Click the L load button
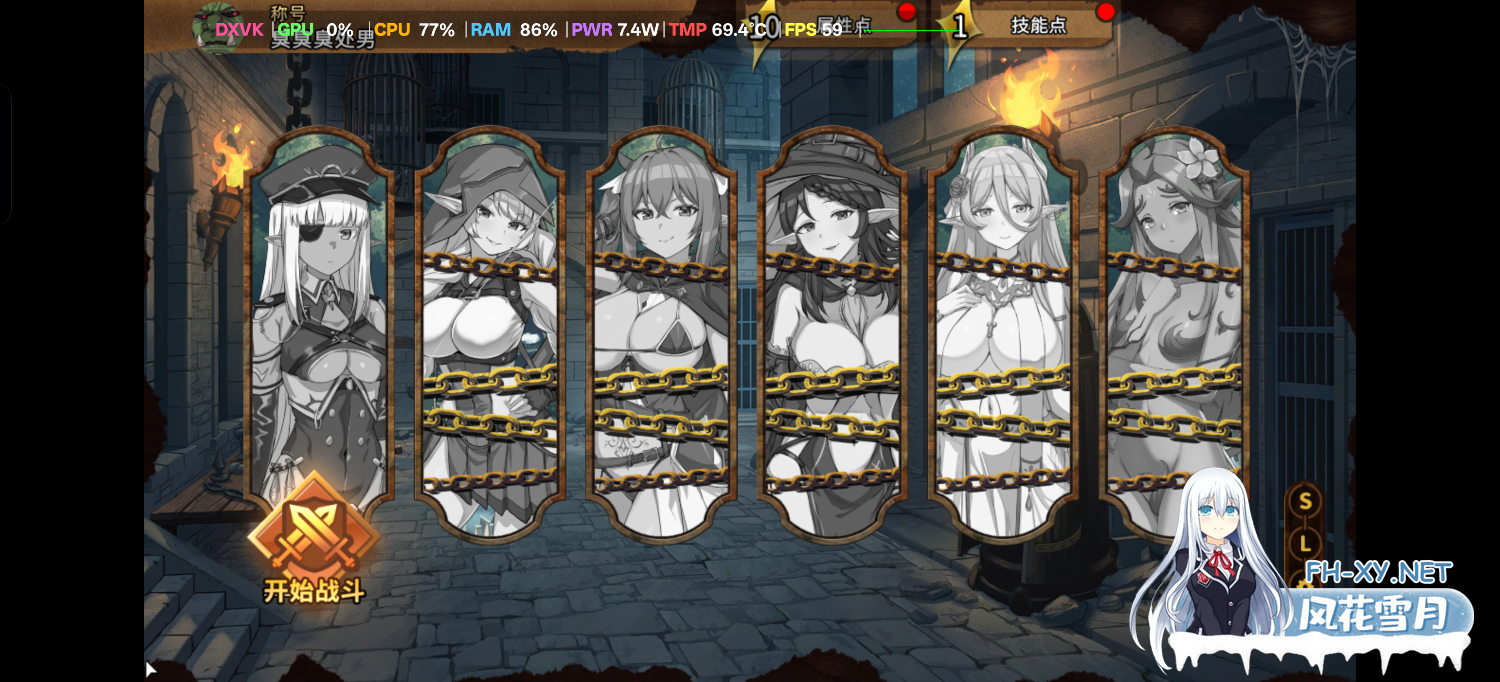 click(1304, 544)
